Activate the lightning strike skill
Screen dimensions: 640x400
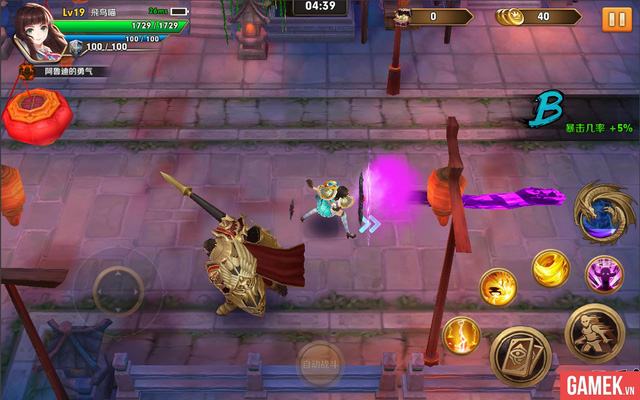tap(461, 335)
